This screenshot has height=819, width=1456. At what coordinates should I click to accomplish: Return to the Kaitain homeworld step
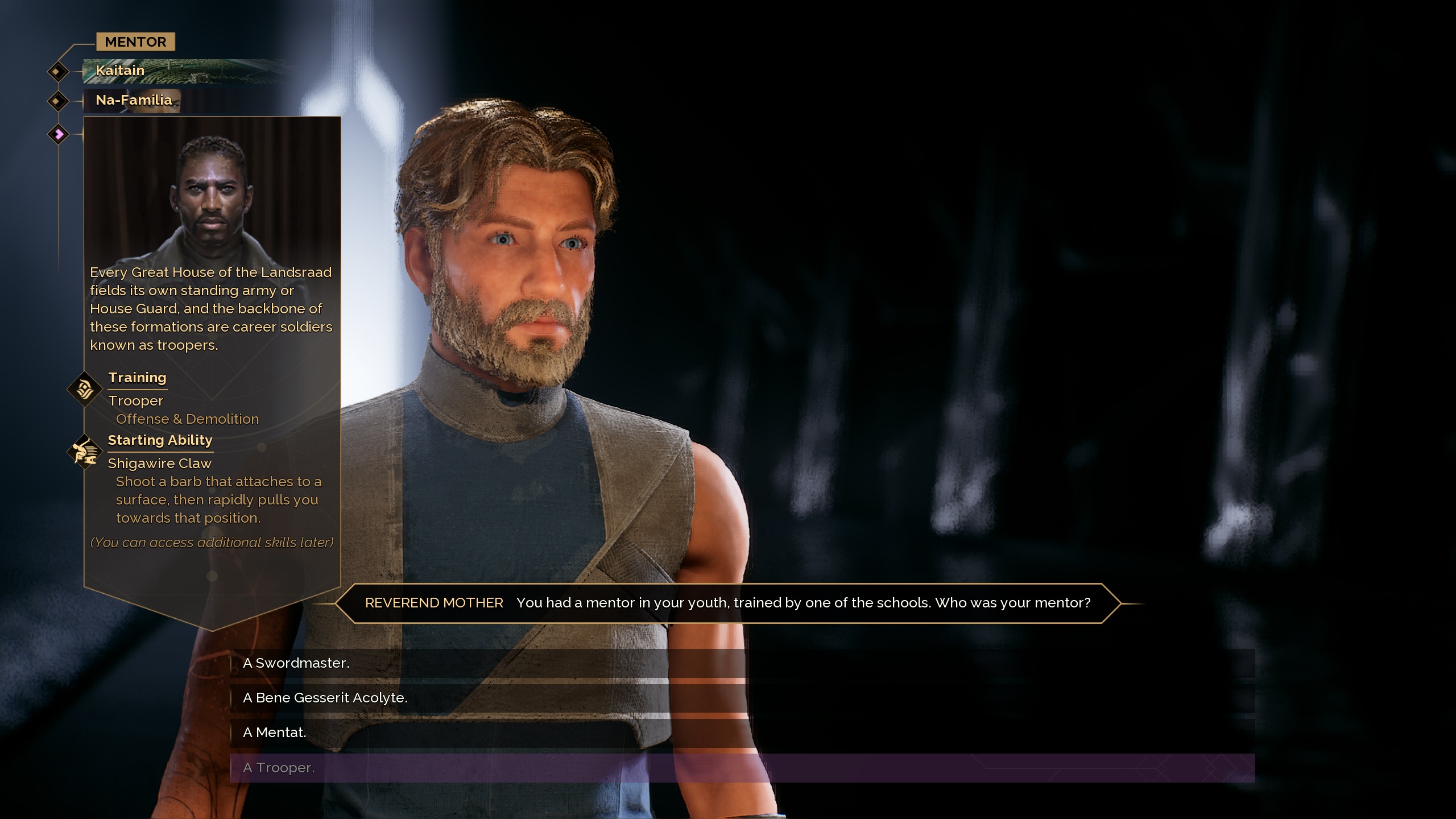[120, 71]
